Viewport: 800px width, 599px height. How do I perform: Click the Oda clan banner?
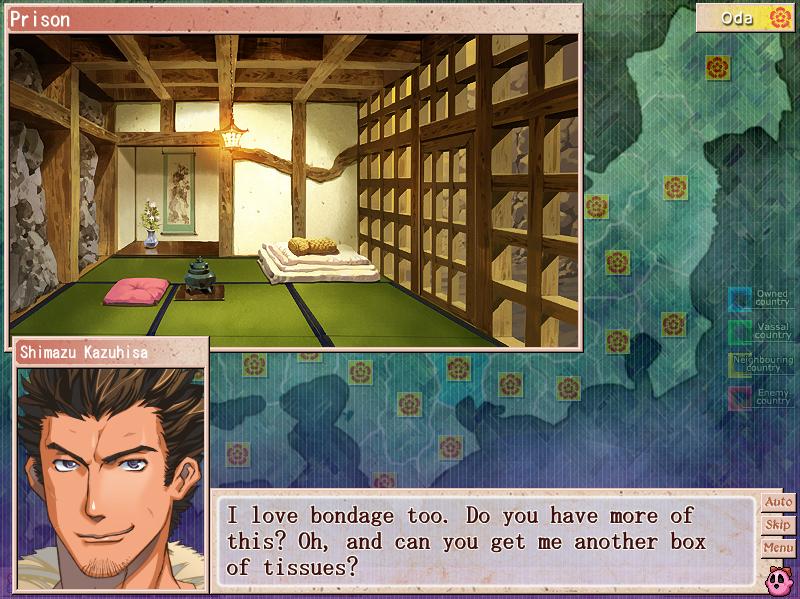tap(746, 18)
